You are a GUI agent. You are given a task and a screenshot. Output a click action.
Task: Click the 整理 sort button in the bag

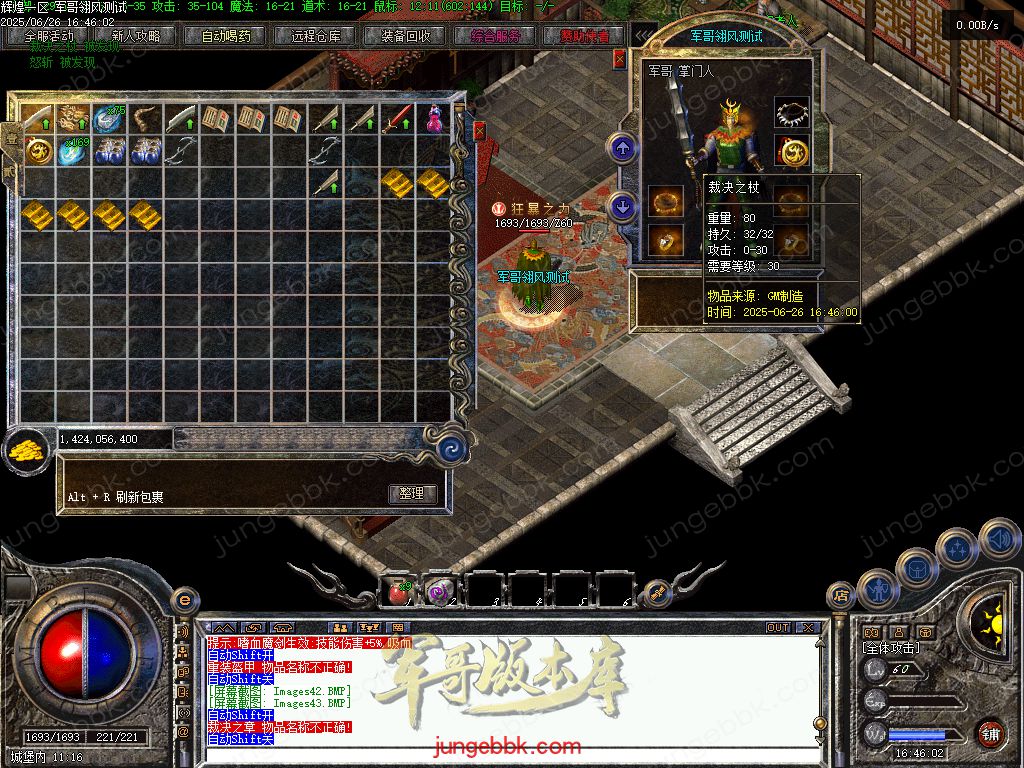[411, 494]
